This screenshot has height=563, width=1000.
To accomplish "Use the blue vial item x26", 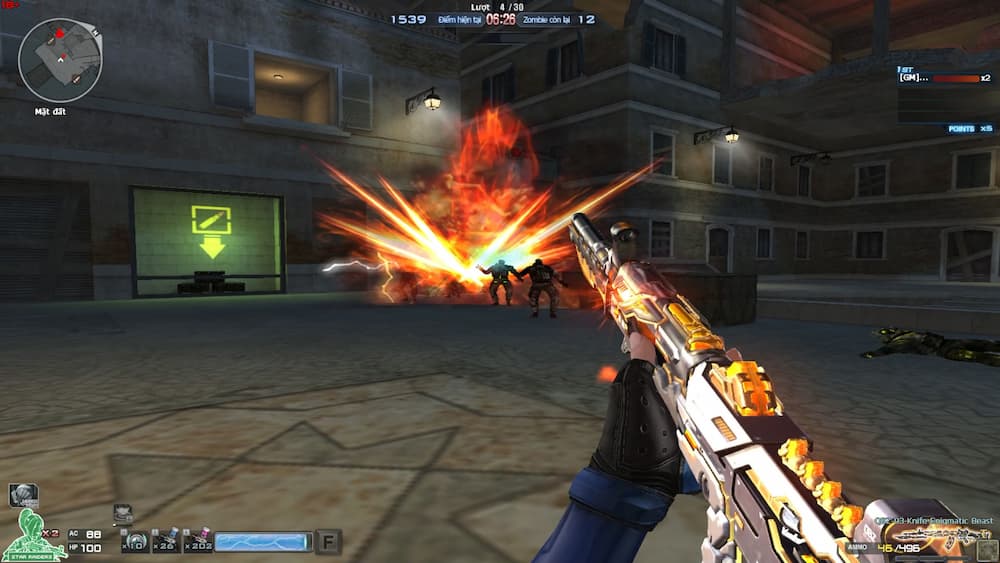I will click(x=166, y=540).
